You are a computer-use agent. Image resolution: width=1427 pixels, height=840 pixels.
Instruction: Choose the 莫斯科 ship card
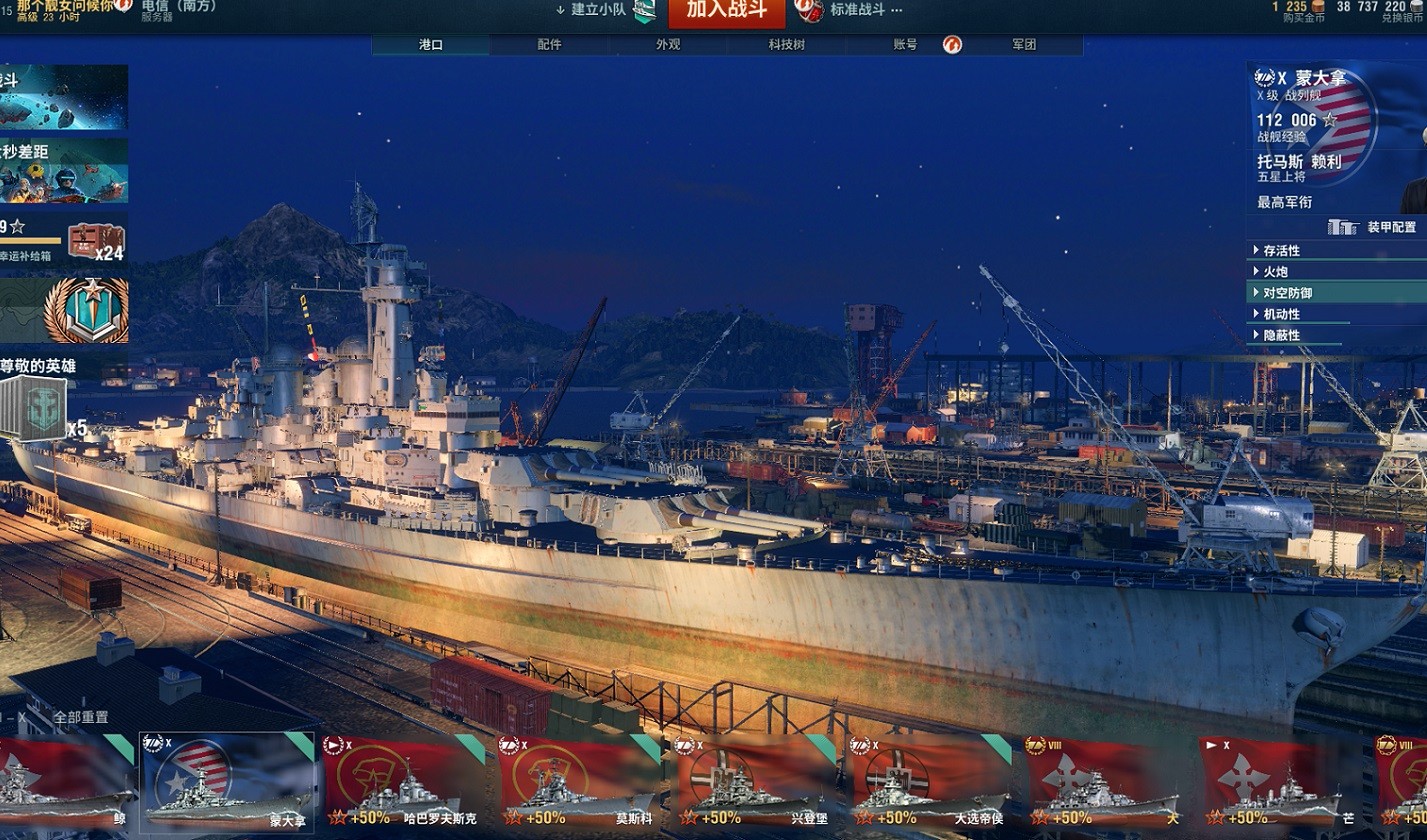582,785
